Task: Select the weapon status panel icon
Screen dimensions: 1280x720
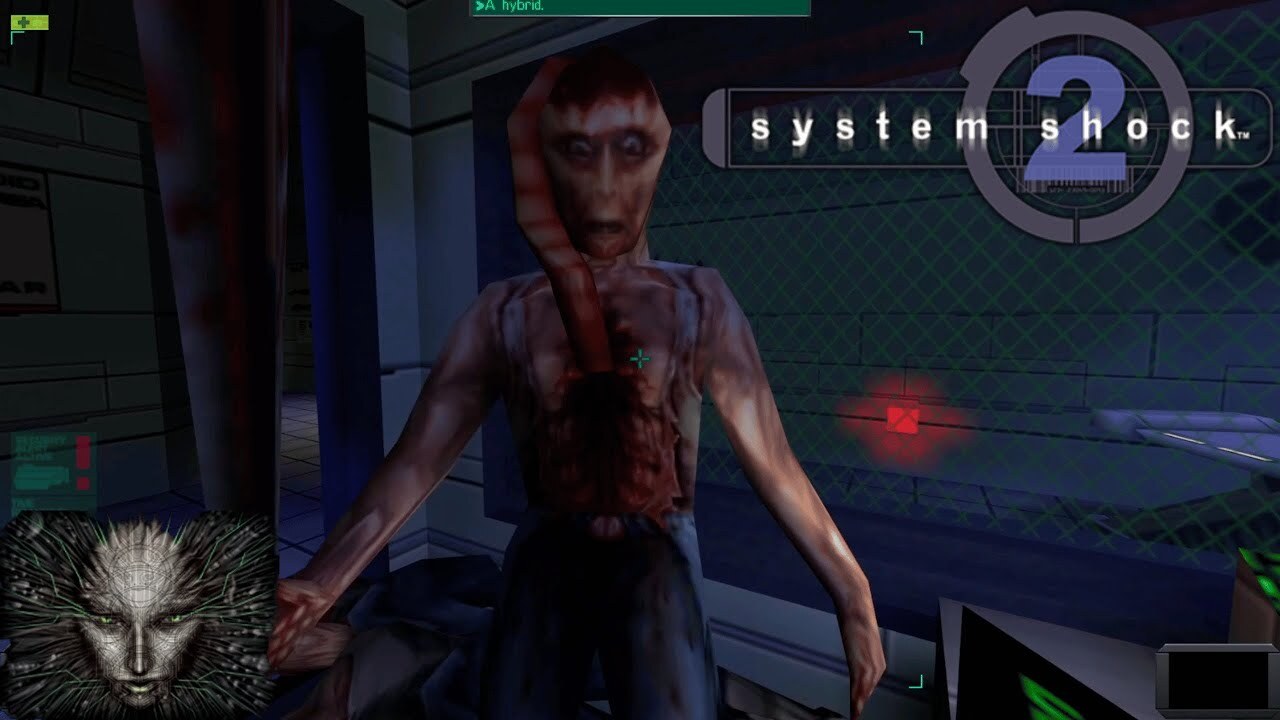Action: (42, 478)
